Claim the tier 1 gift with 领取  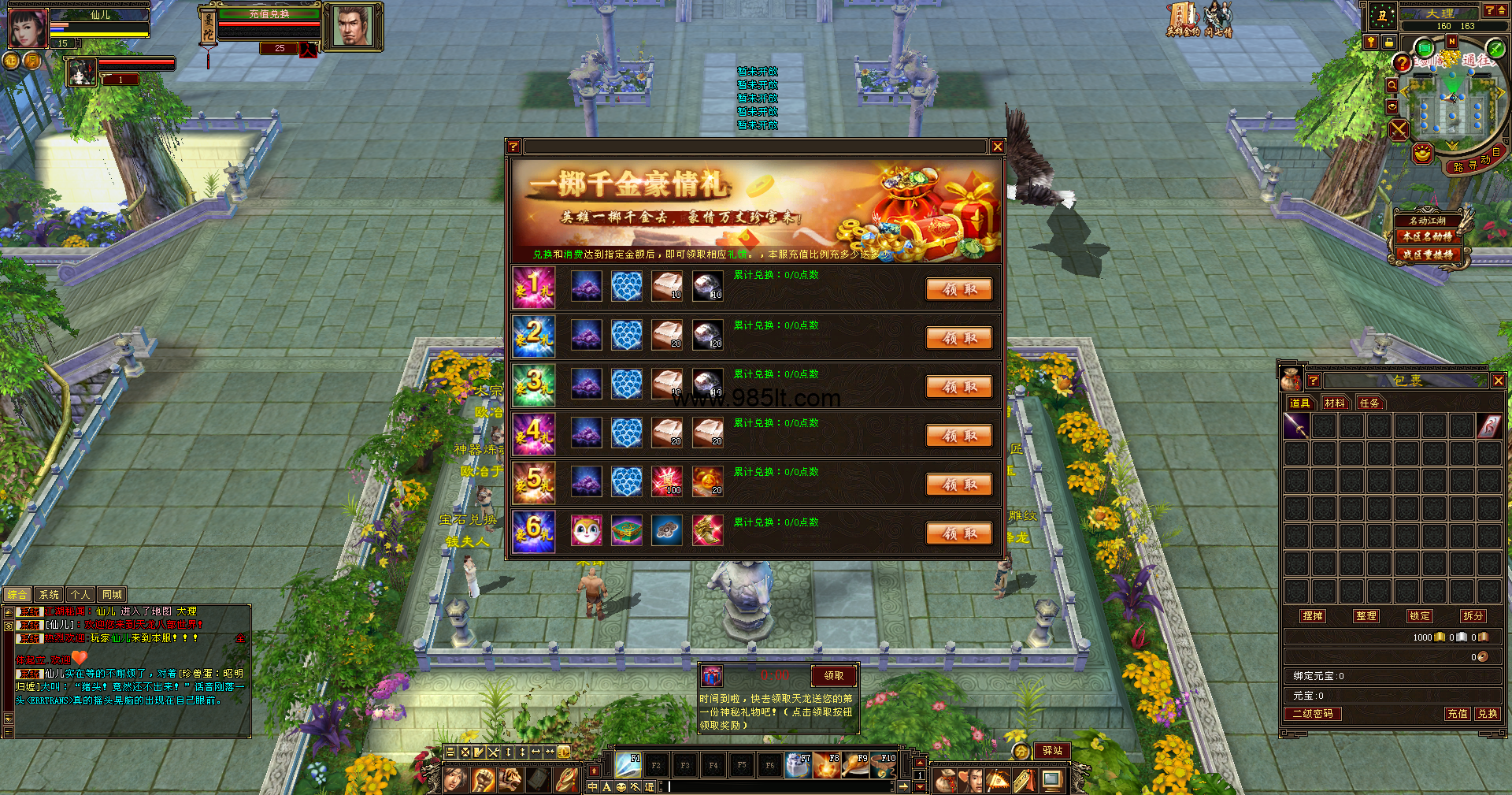pyautogui.click(x=958, y=289)
